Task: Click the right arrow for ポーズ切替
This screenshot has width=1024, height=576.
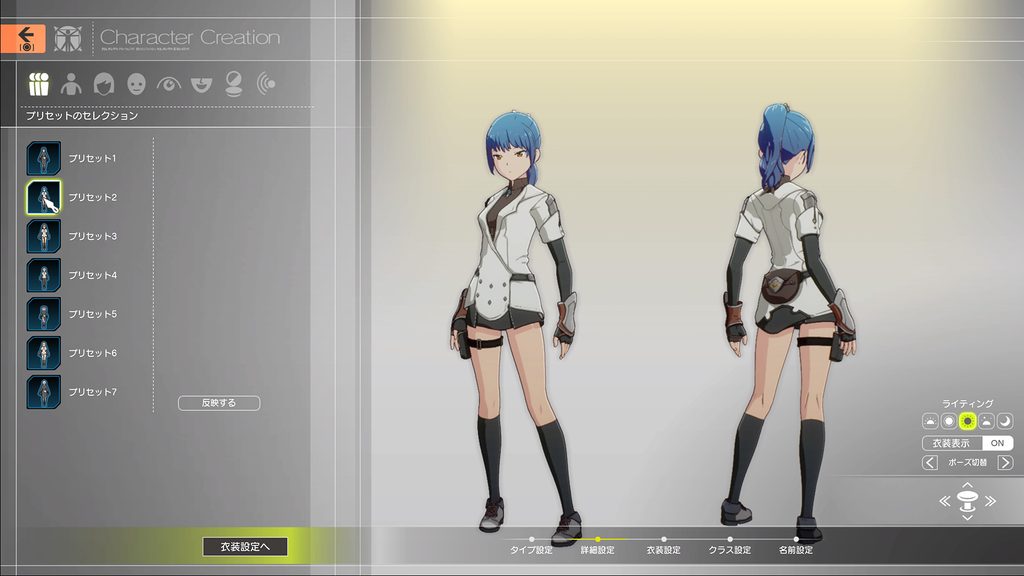Action: [1005, 463]
